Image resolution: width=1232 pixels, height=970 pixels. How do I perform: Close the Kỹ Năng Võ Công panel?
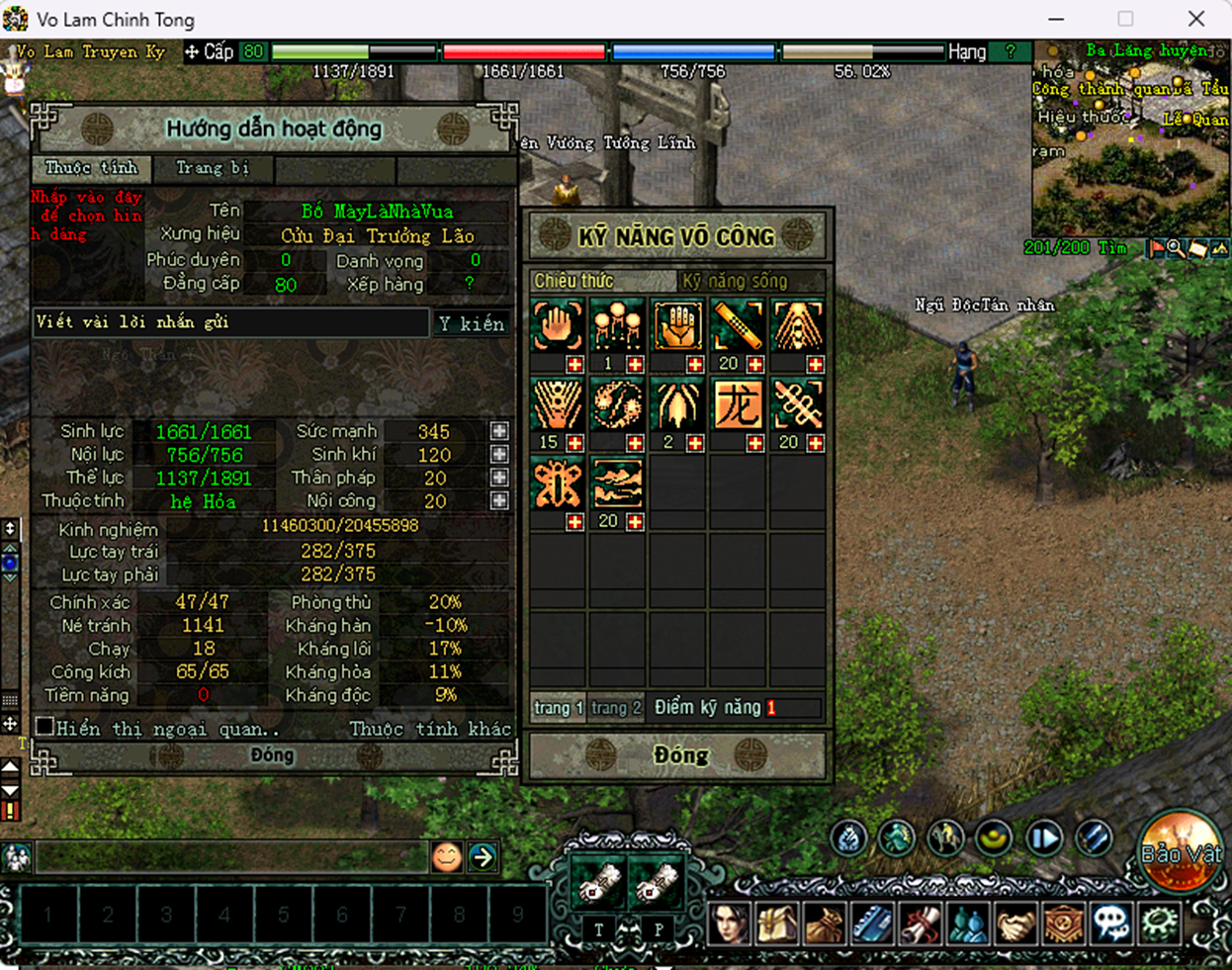(680, 755)
